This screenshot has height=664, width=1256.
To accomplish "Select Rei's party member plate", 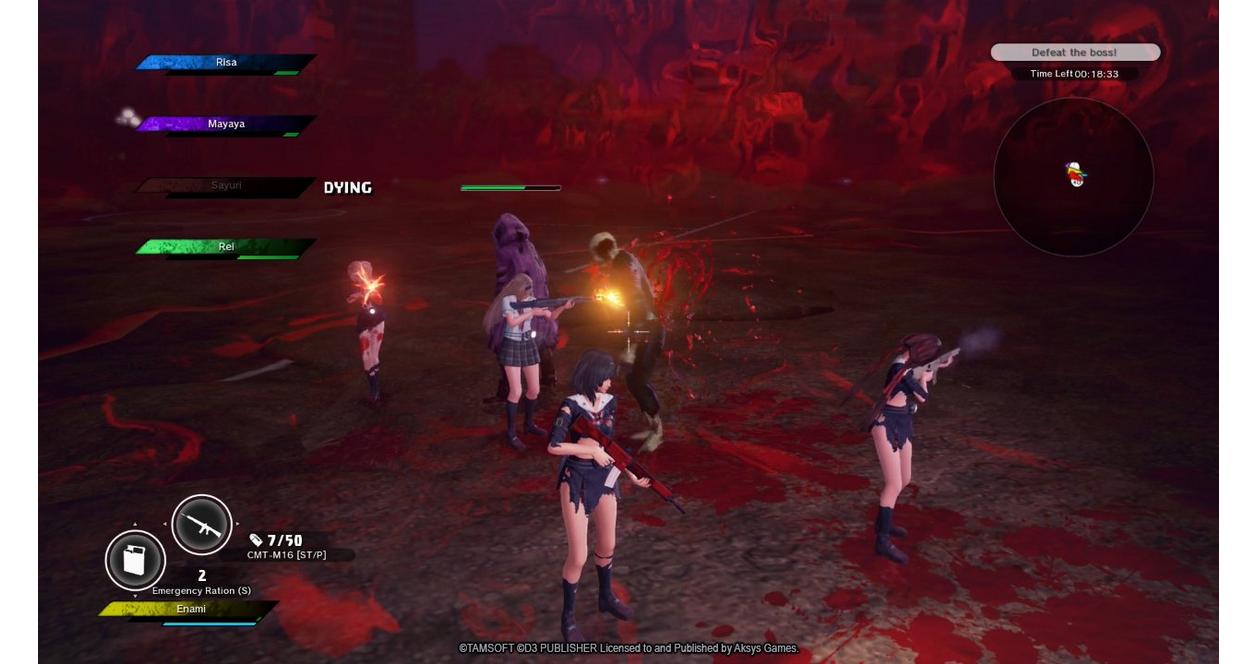I will pyautogui.click(x=226, y=247).
